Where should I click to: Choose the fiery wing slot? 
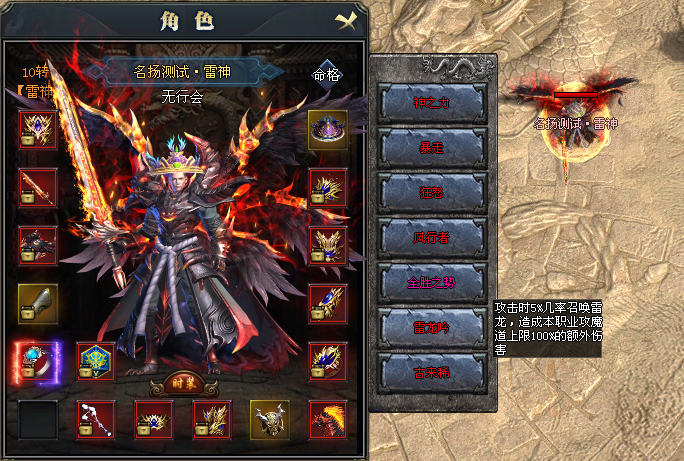click(327, 419)
